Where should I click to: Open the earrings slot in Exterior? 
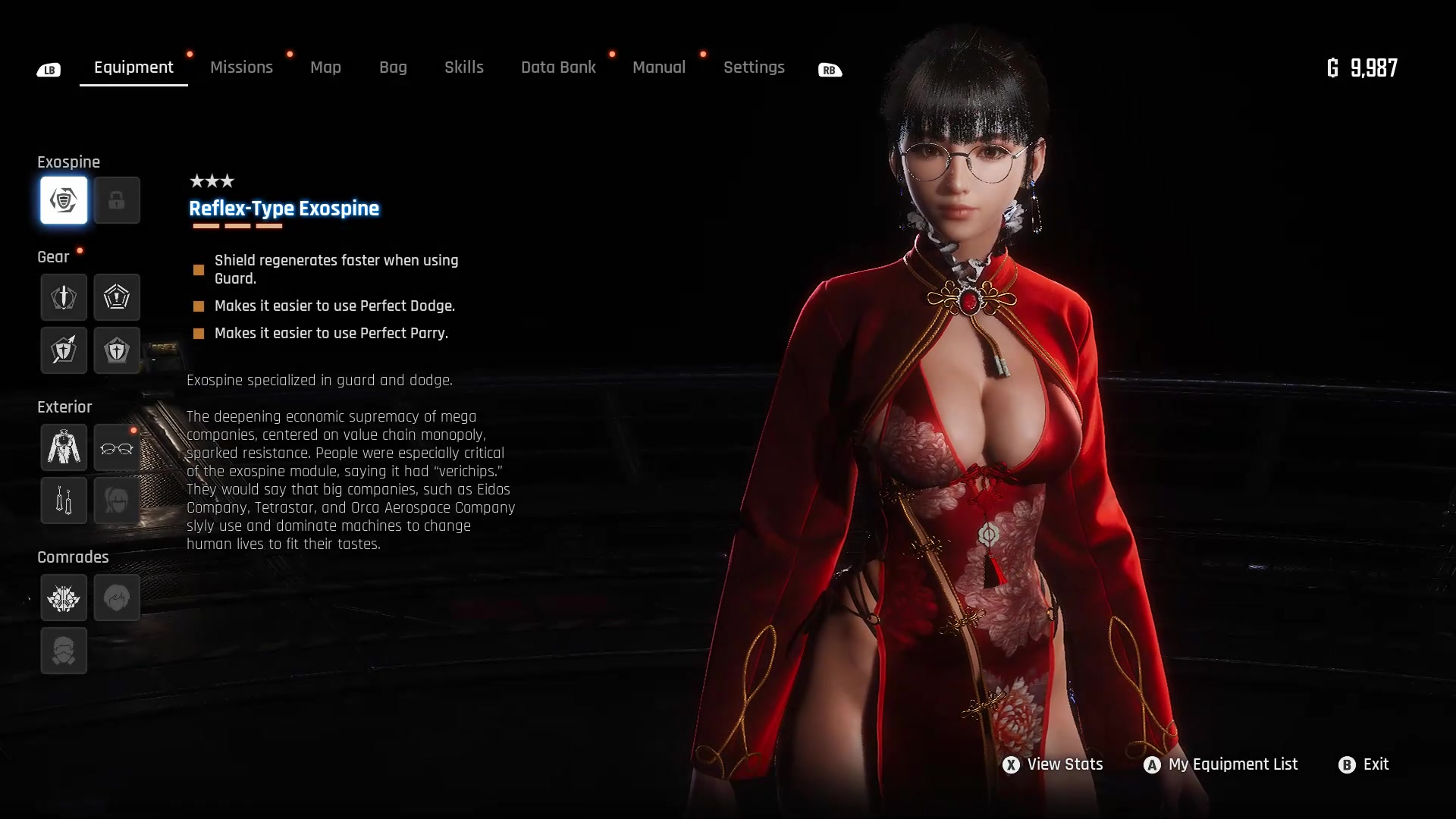point(64,500)
